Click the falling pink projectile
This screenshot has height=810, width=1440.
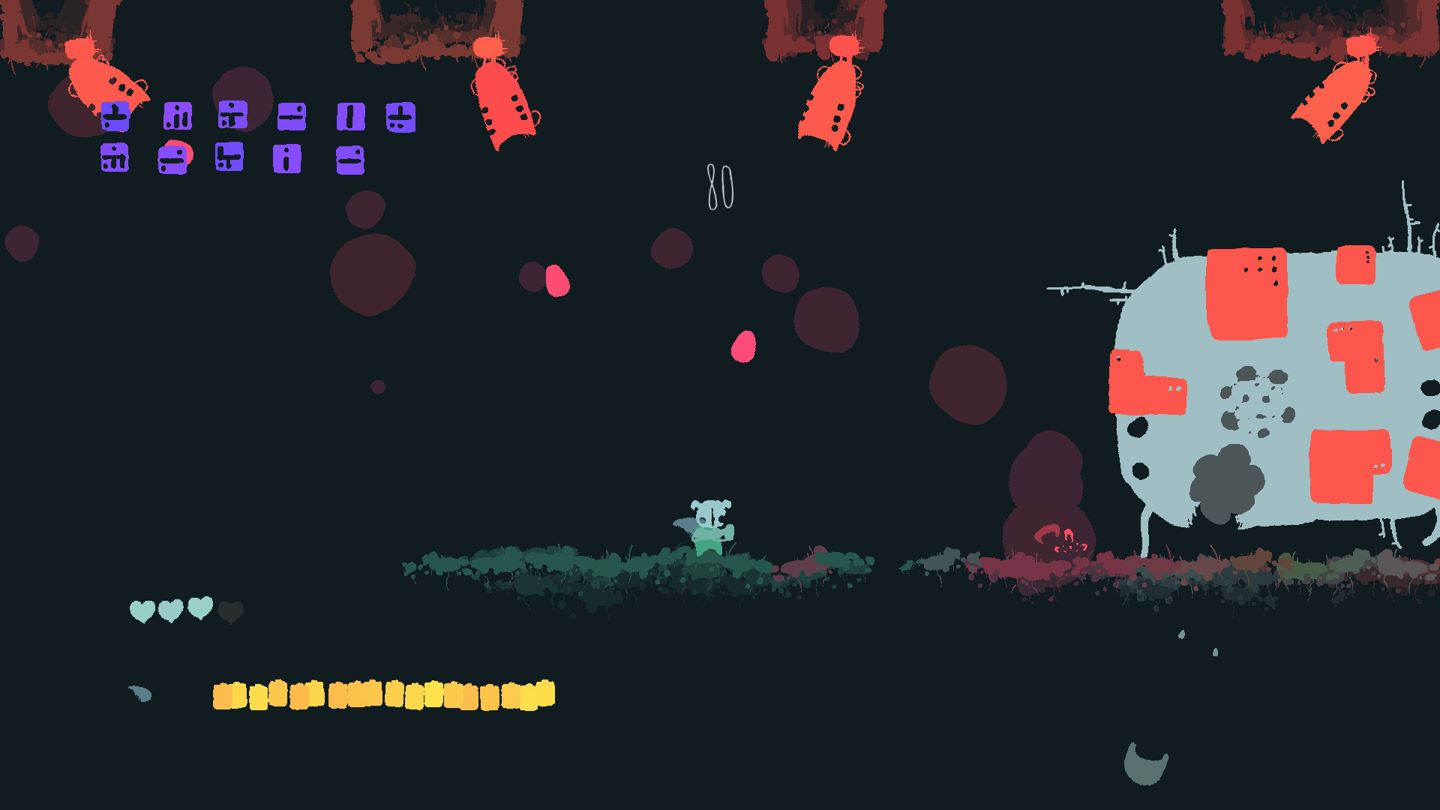click(745, 345)
